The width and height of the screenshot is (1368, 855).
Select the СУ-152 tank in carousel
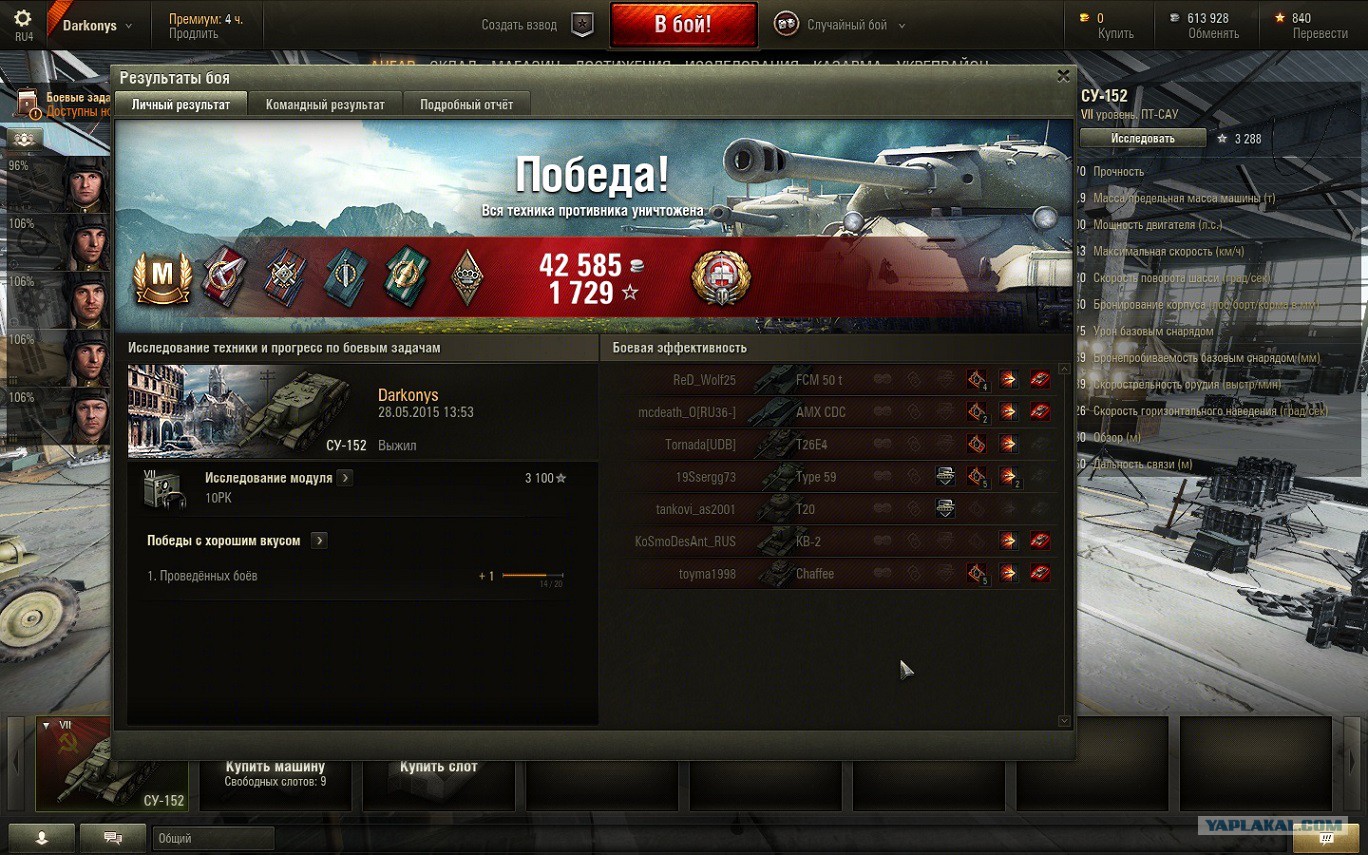tap(111, 764)
